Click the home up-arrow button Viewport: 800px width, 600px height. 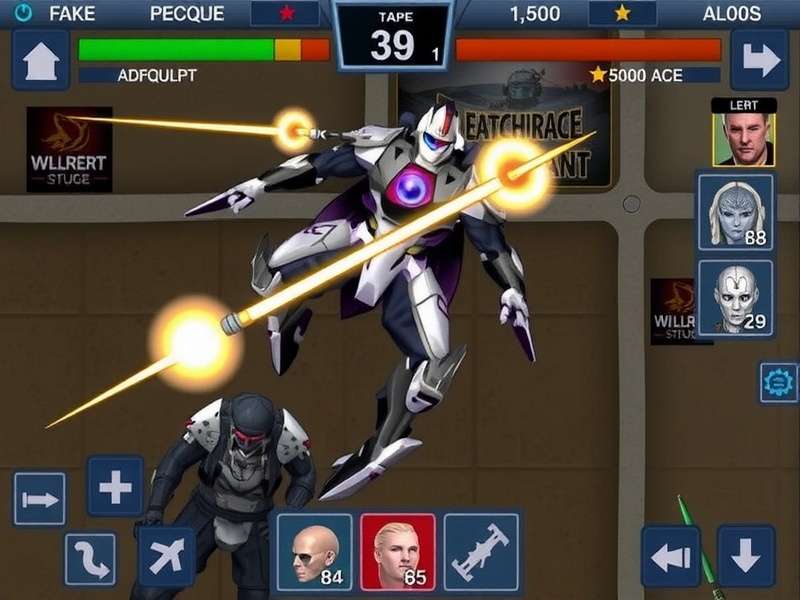(x=40, y=60)
